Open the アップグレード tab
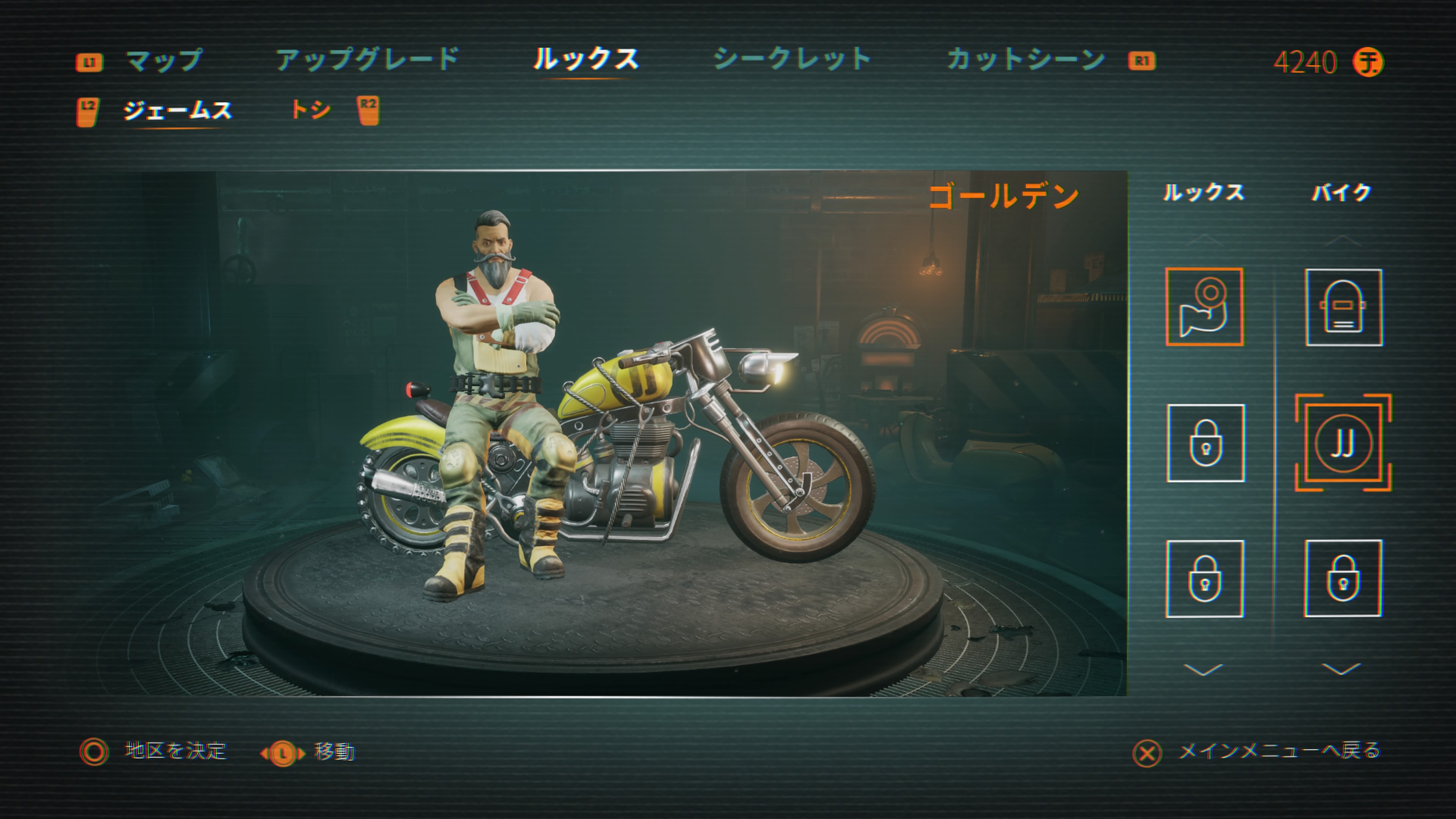 click(367, 60)
